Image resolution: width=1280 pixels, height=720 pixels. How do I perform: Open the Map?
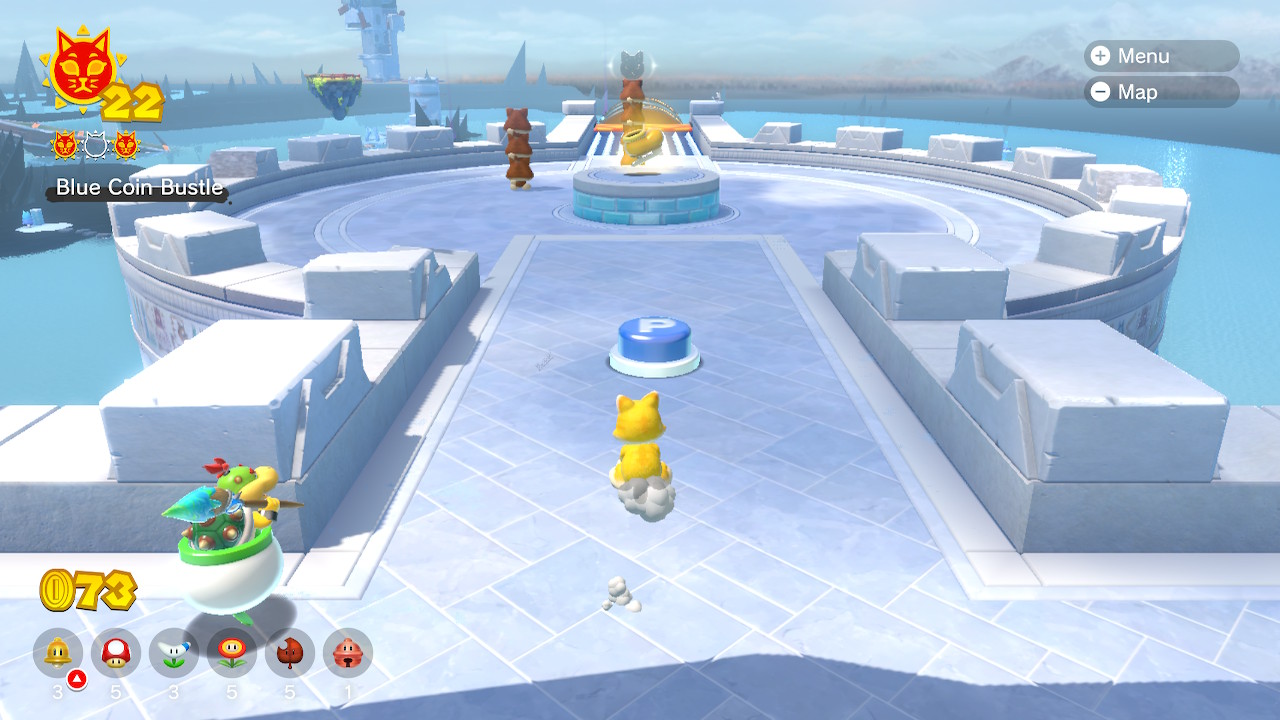tap(1160, 92)
